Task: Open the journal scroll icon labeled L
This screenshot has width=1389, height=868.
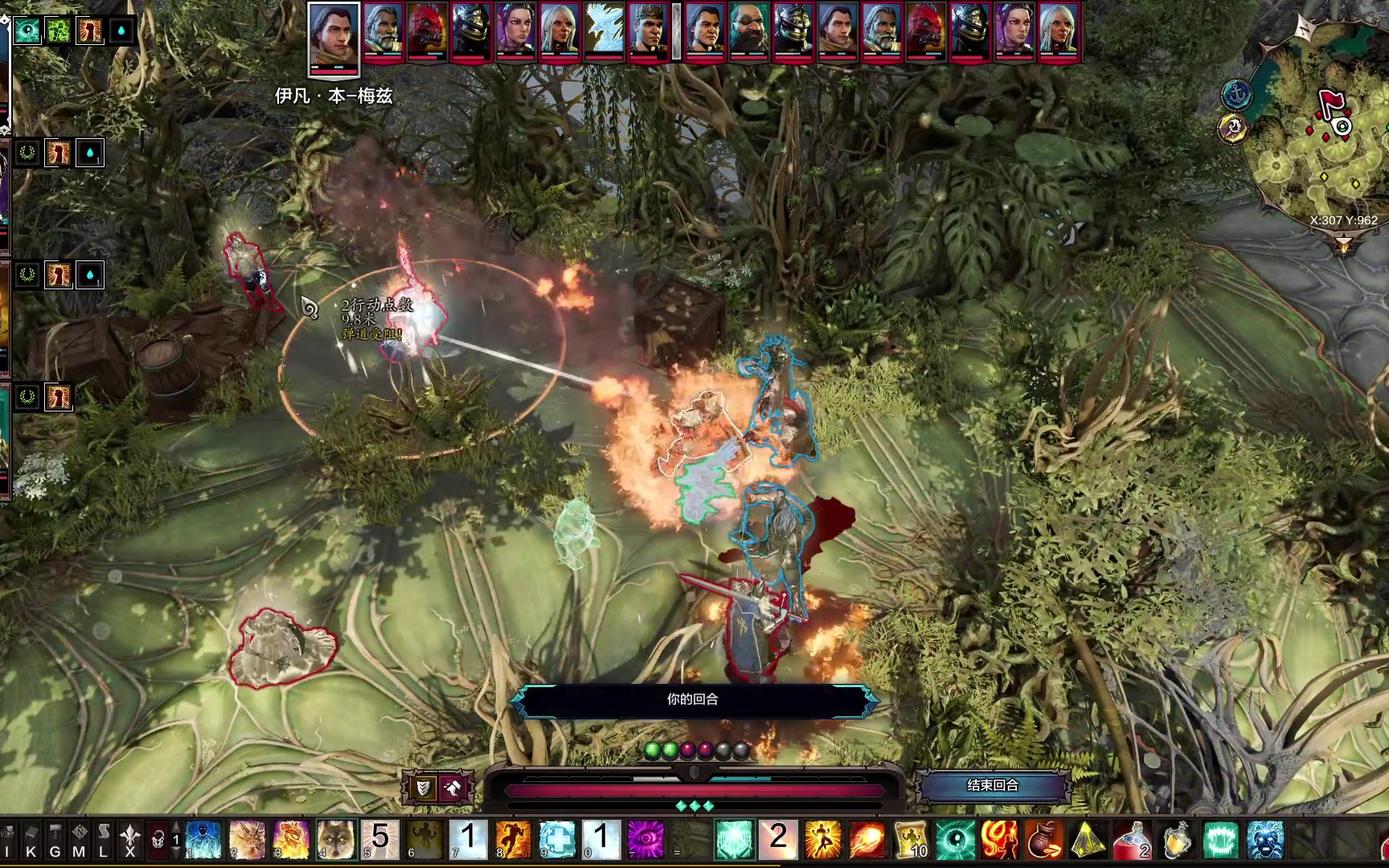Action: click(x=103, y=840)
